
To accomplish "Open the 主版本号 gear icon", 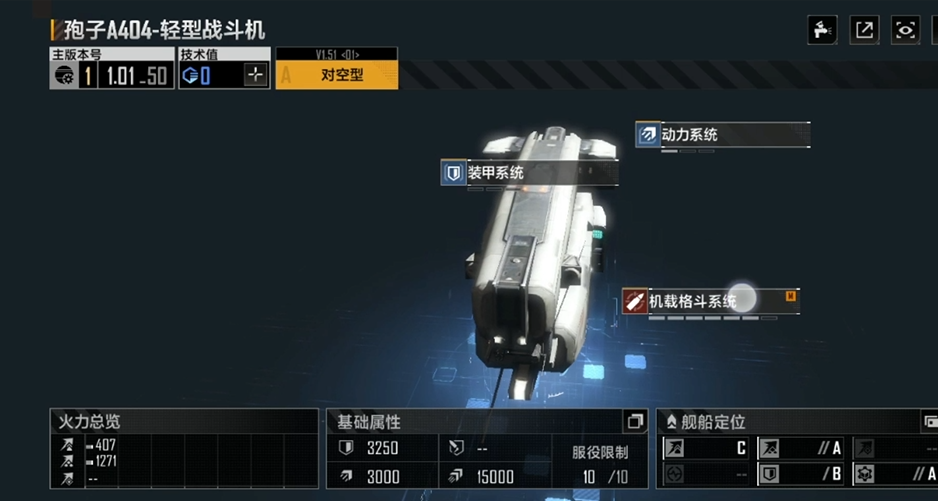I will (63, 76).
